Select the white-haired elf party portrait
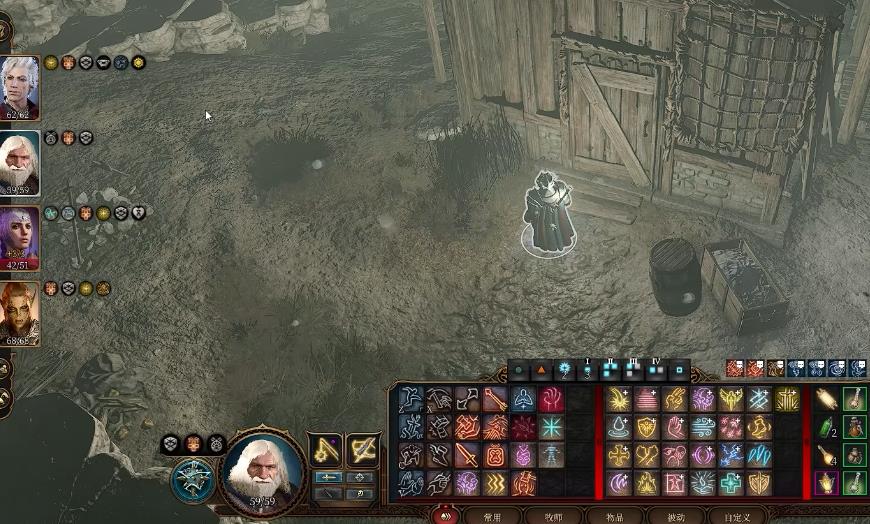The image size is (870, 524). (19, 87)
